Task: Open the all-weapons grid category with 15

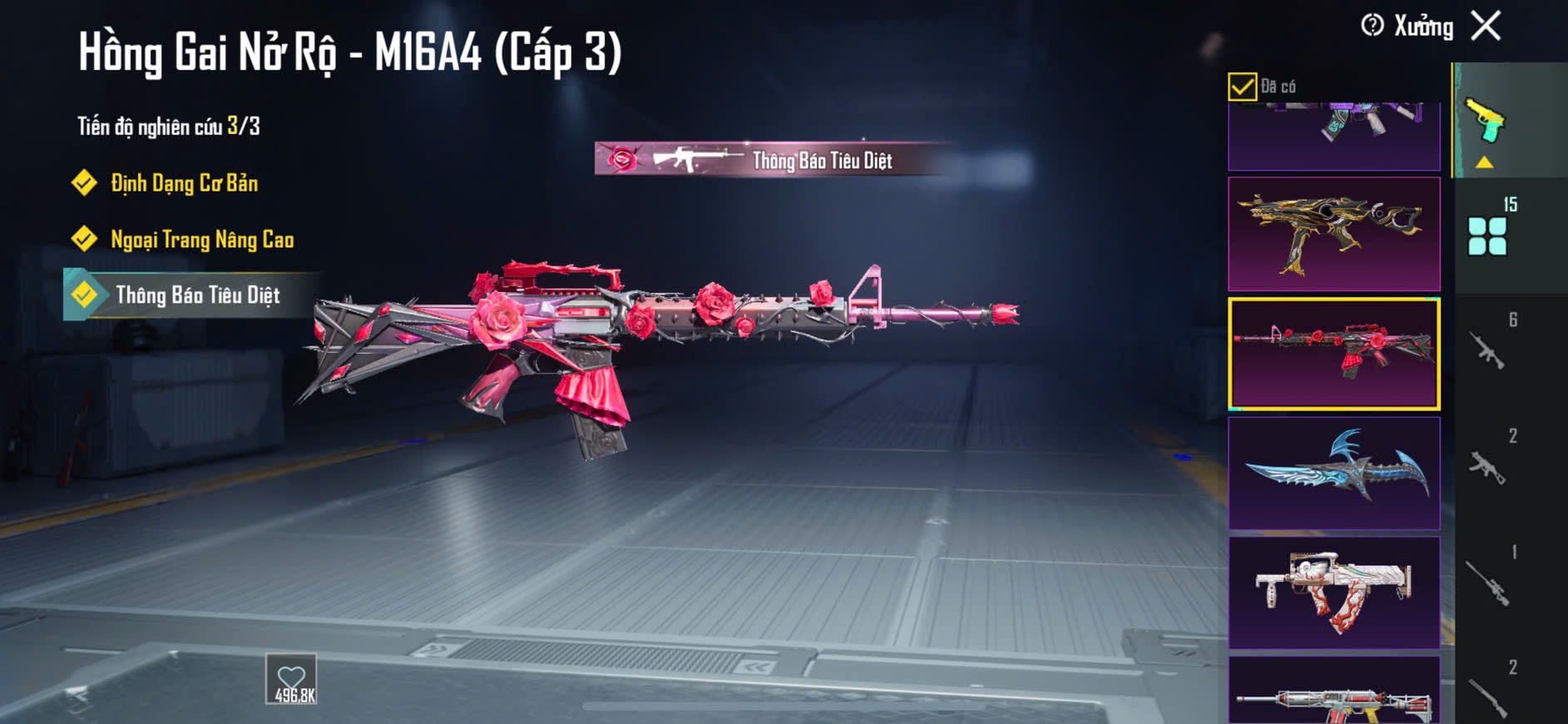Action: click(x=1488, y=235)
